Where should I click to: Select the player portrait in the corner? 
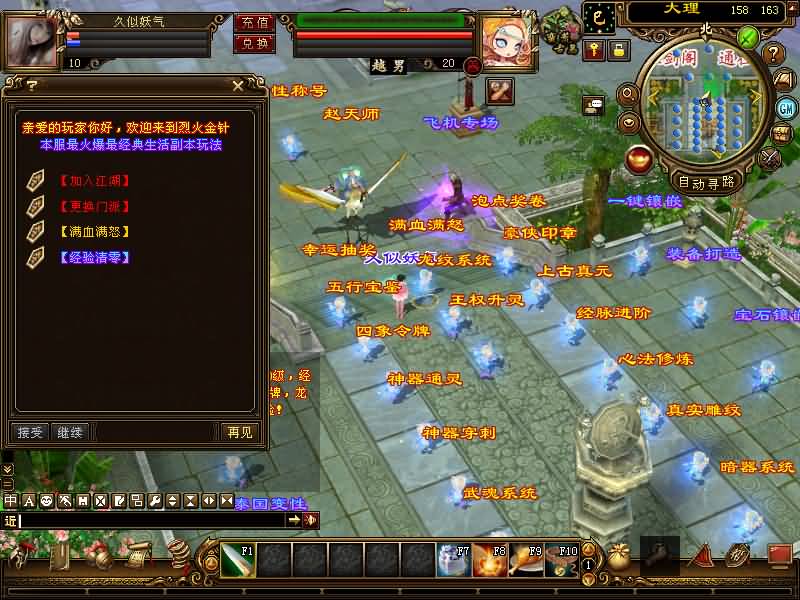pos(33,40)
